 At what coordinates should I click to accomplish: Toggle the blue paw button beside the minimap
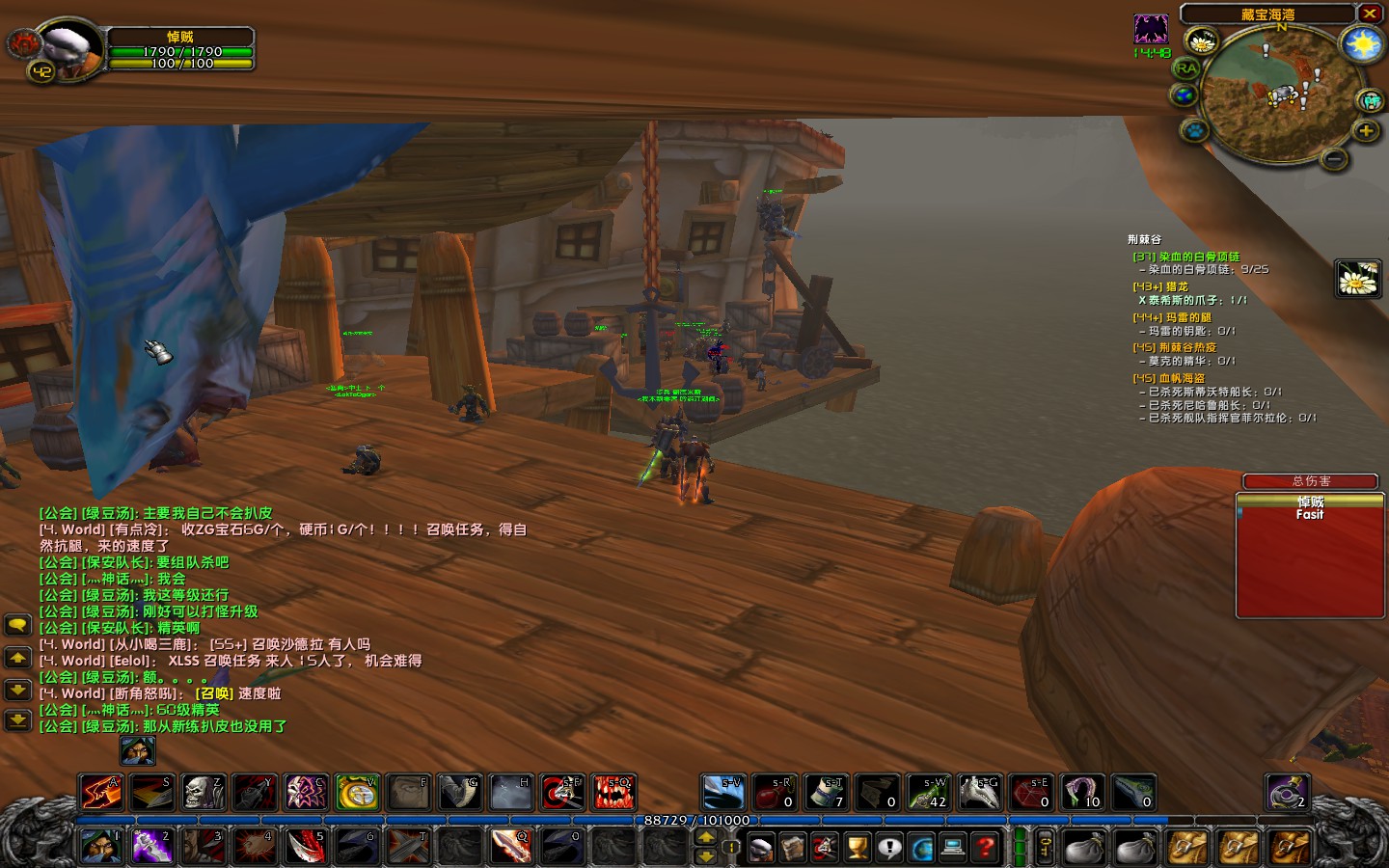coord(1194,131)
